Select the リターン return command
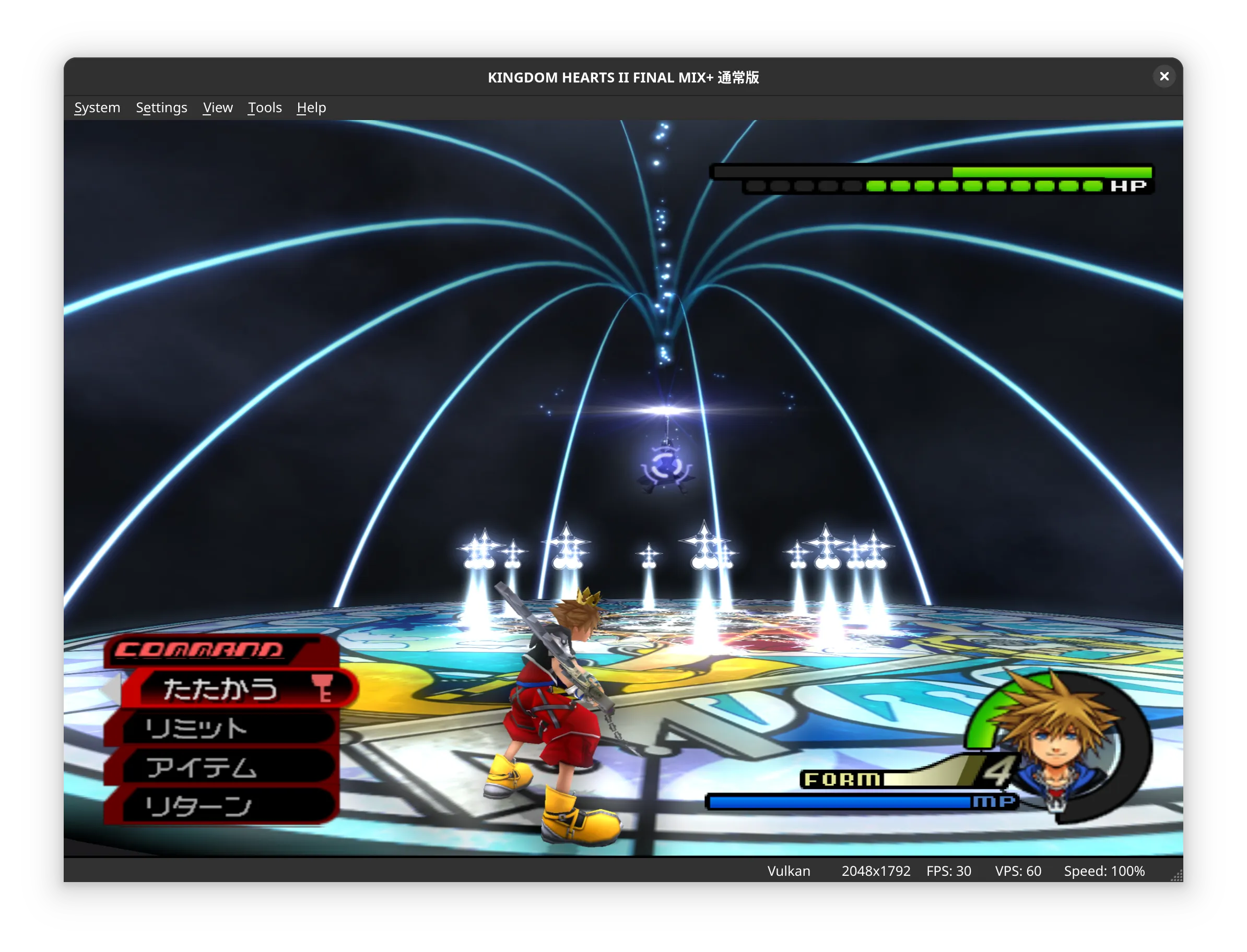 pos(221,806)
